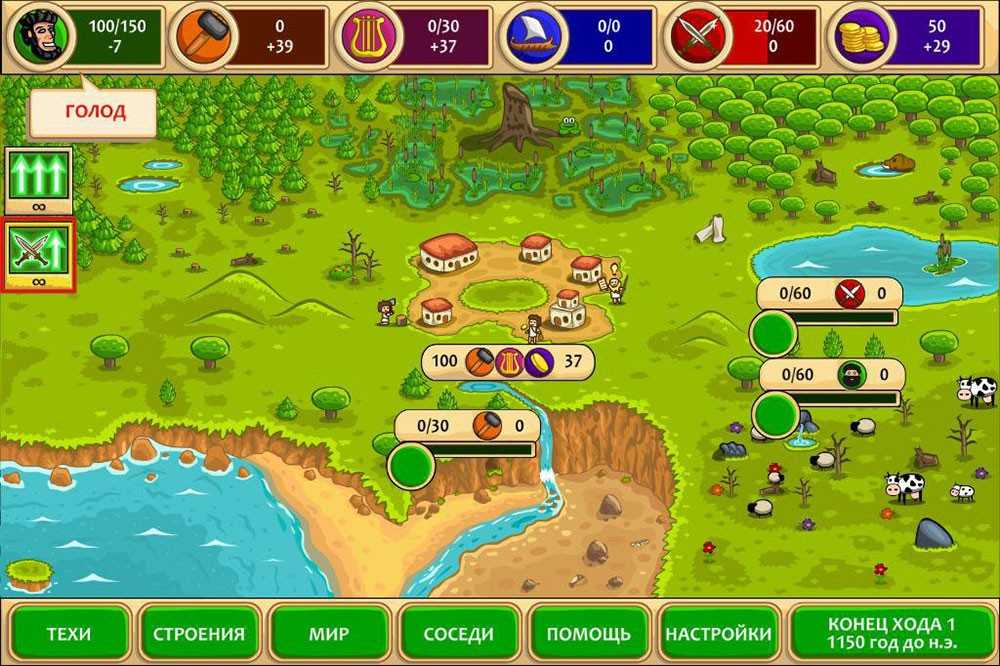Viewport: 1000px width, 666px height.
Task: Click the green button under swords 0/60 panel
Action: (773, 333)
